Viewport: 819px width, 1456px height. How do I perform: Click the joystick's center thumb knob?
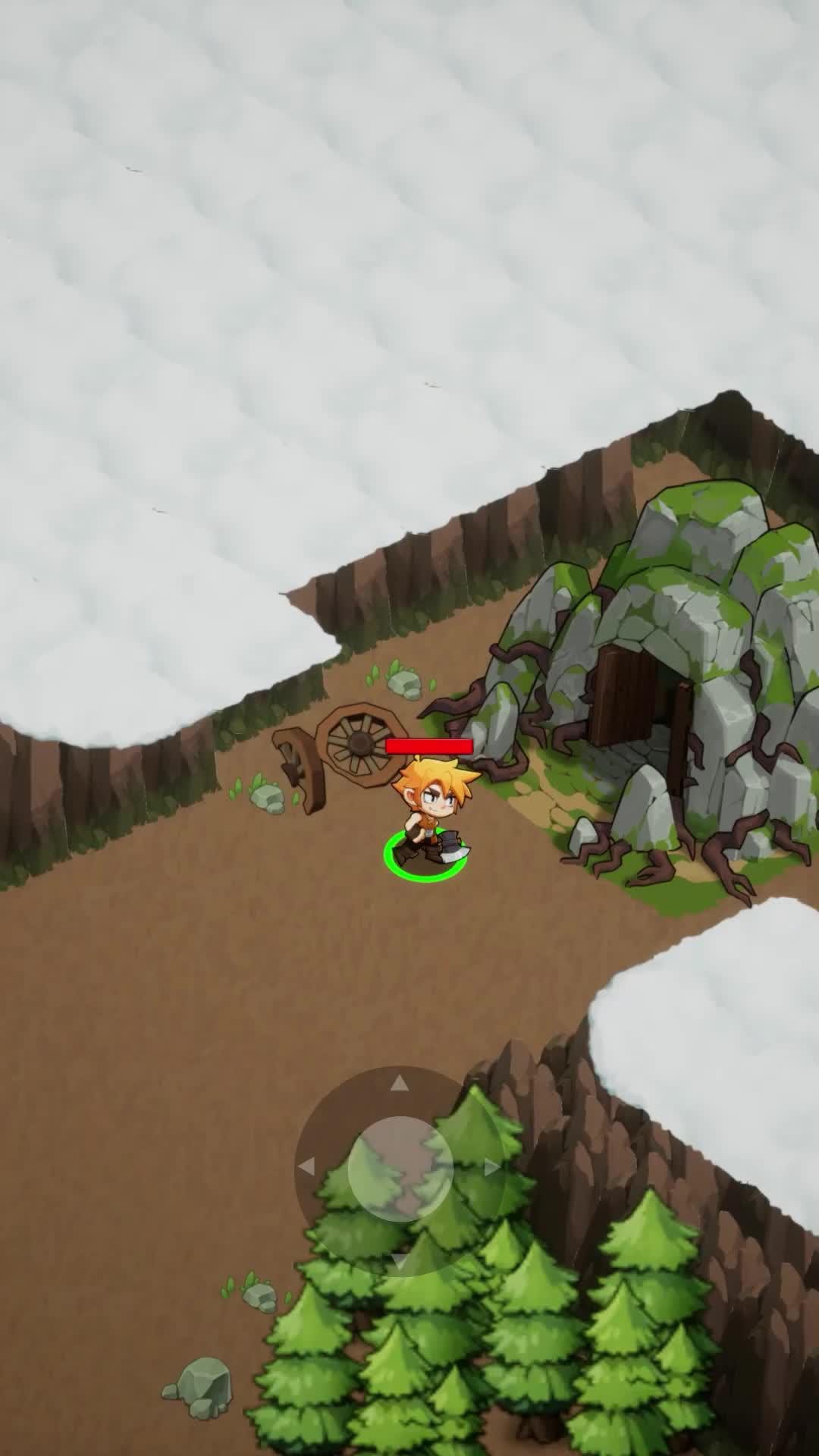400,1169
